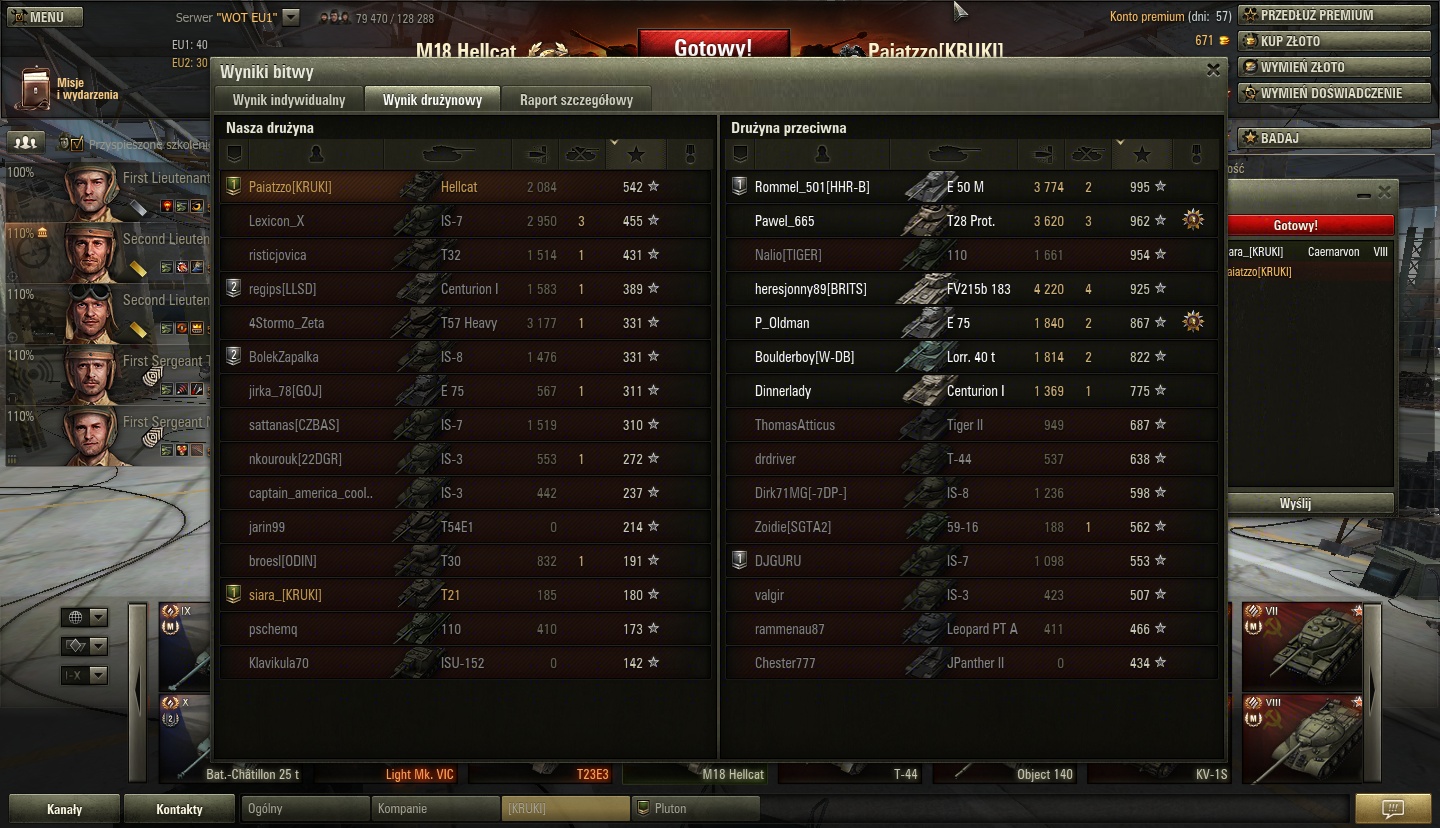Screen dimensions: 1440x828
Task: Select player Lexicon_X row
Action: point(465,221)
